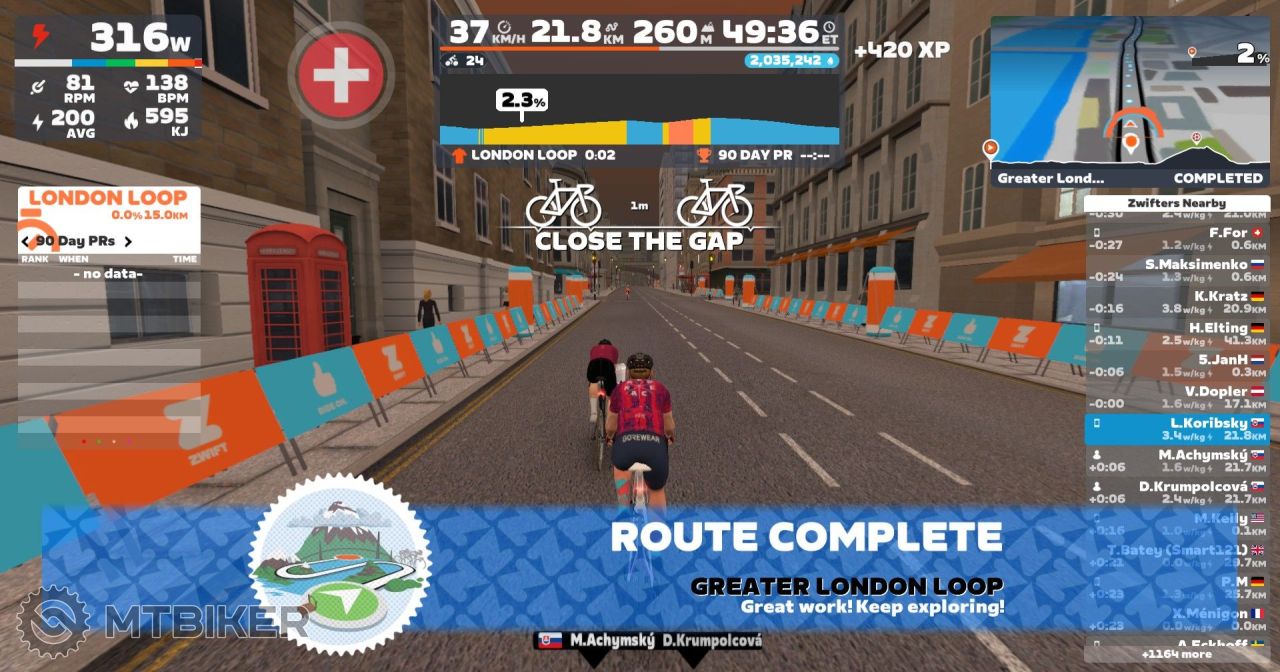Select the K.Kratz rider row
The image size is (1280, 672).
(1177, 302)
